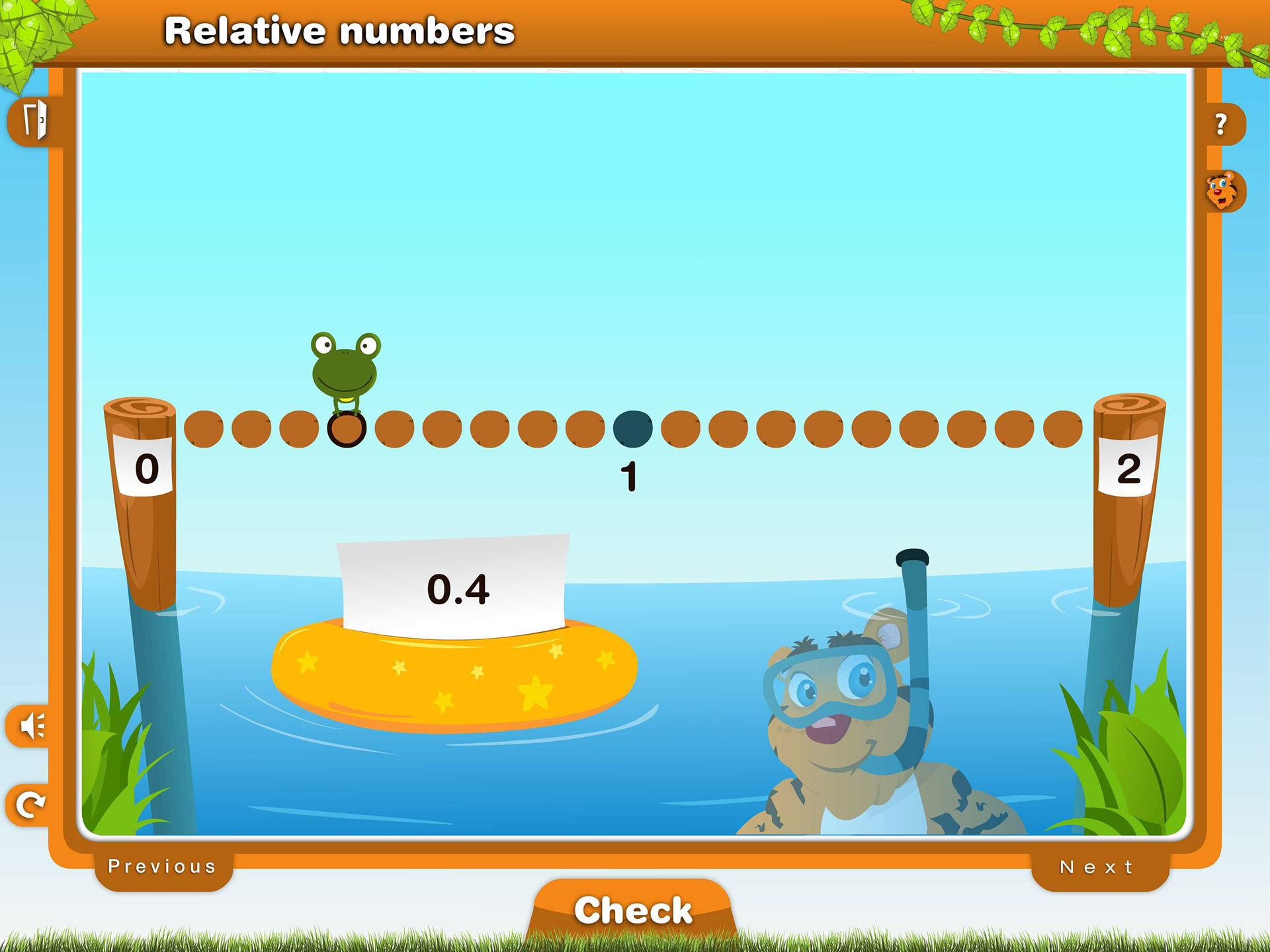The width and height of the screenshot is (1270, 952).
Task: Toggle the speaker sound button
Action: (32, 727)
